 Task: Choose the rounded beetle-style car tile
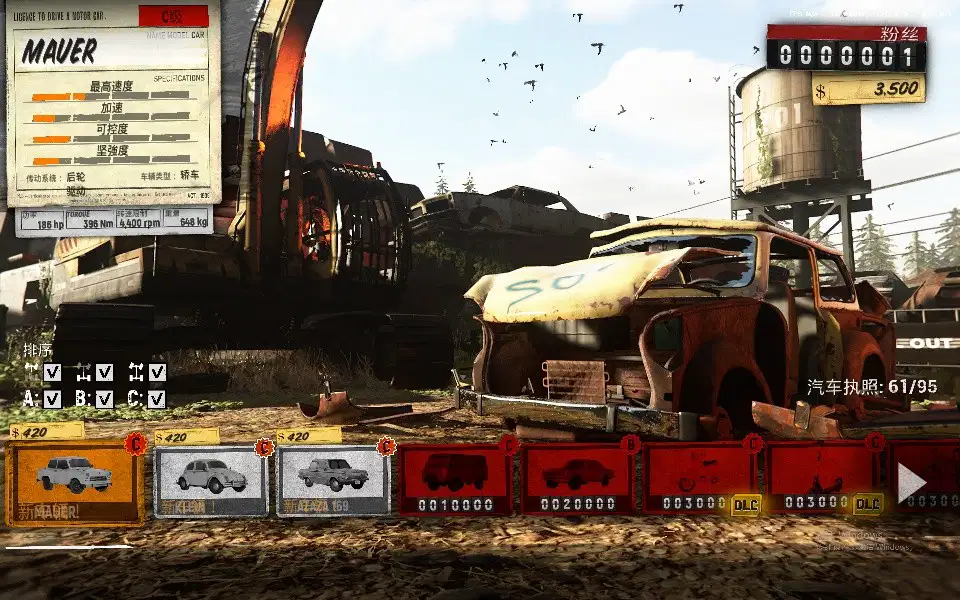[211, 481]
